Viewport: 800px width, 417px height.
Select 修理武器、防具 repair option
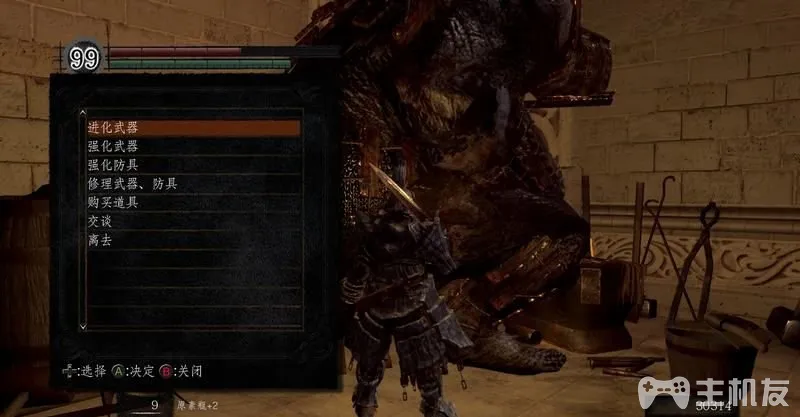[x=133, y=184]
